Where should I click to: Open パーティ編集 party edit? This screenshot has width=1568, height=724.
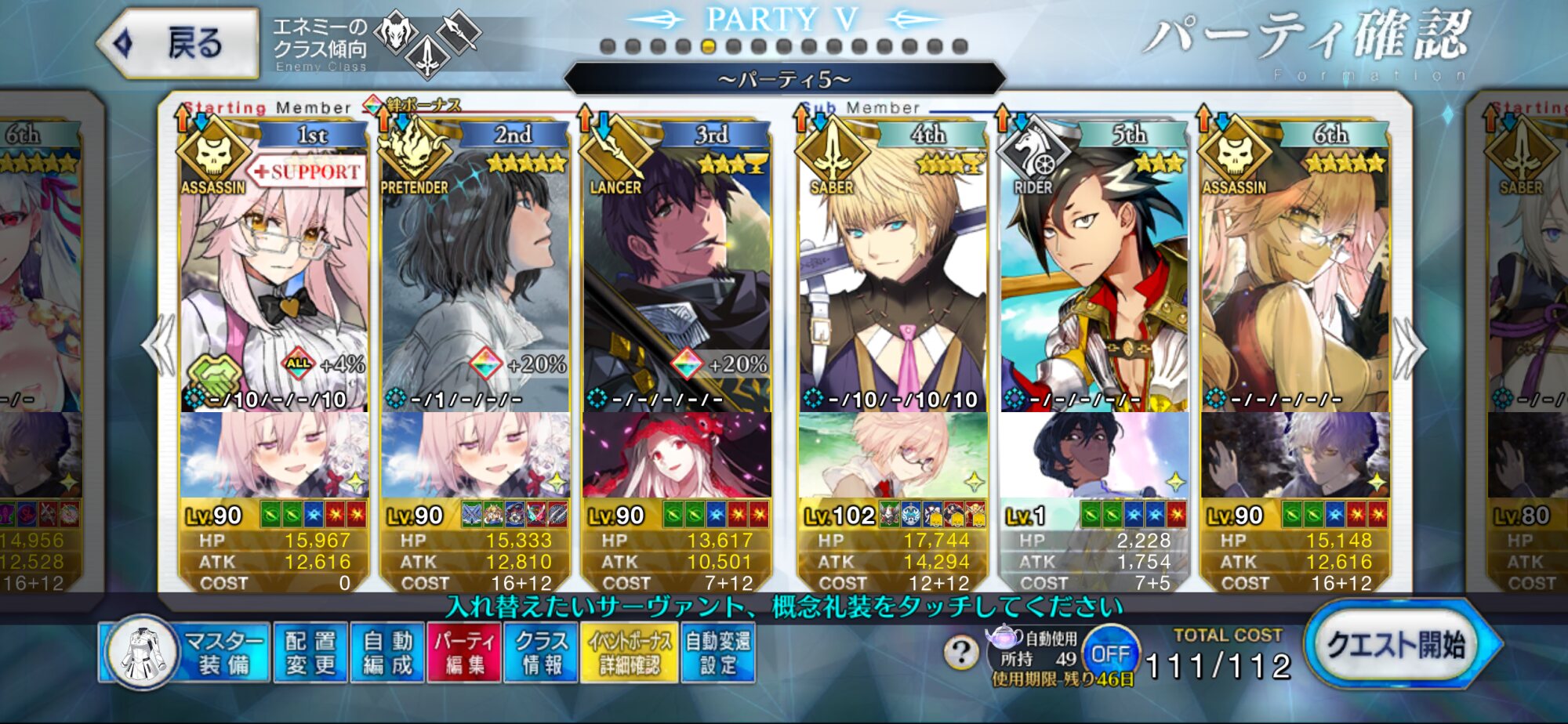coord(463,653)
